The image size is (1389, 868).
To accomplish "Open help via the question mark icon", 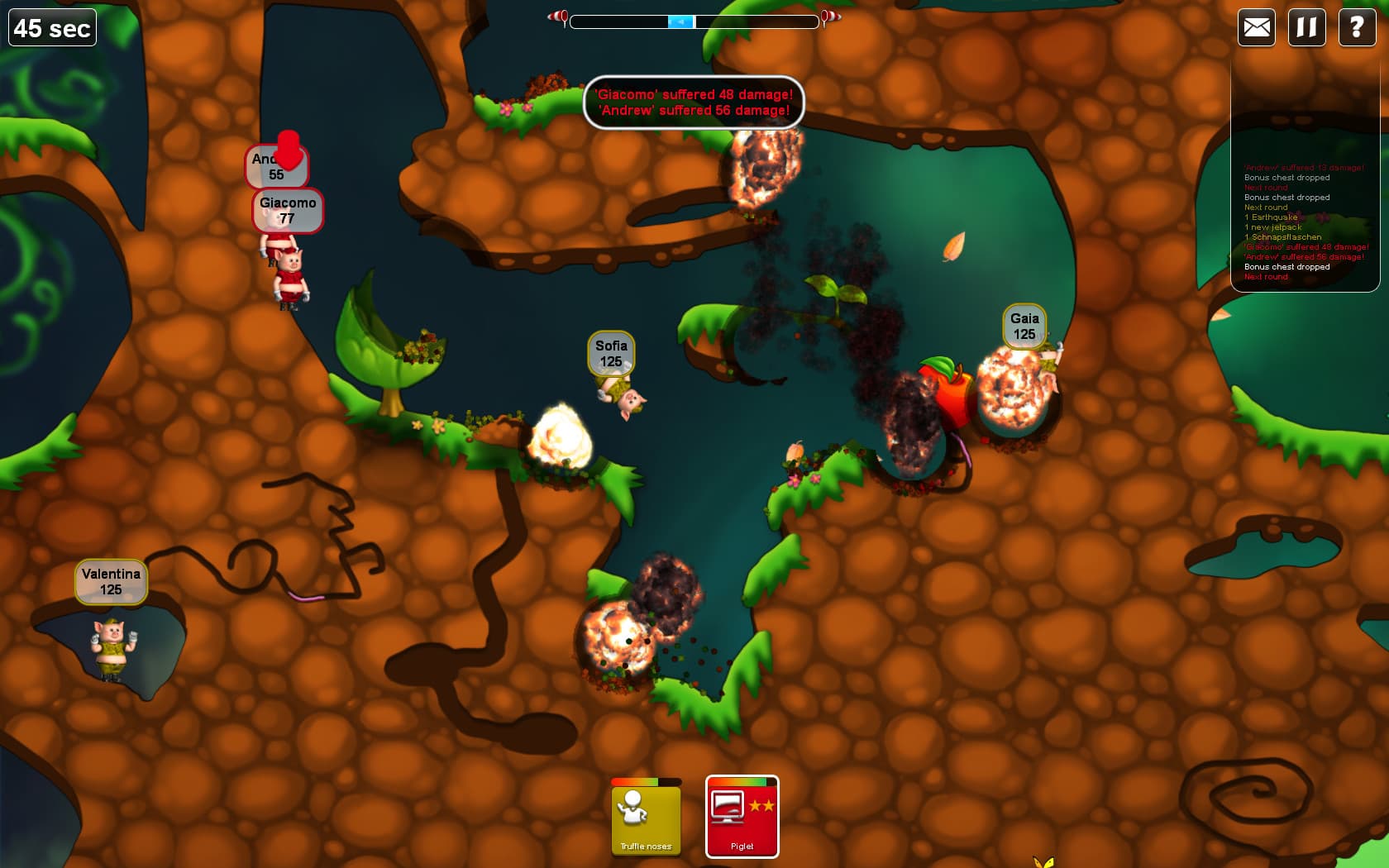I will click(1355, 27).
